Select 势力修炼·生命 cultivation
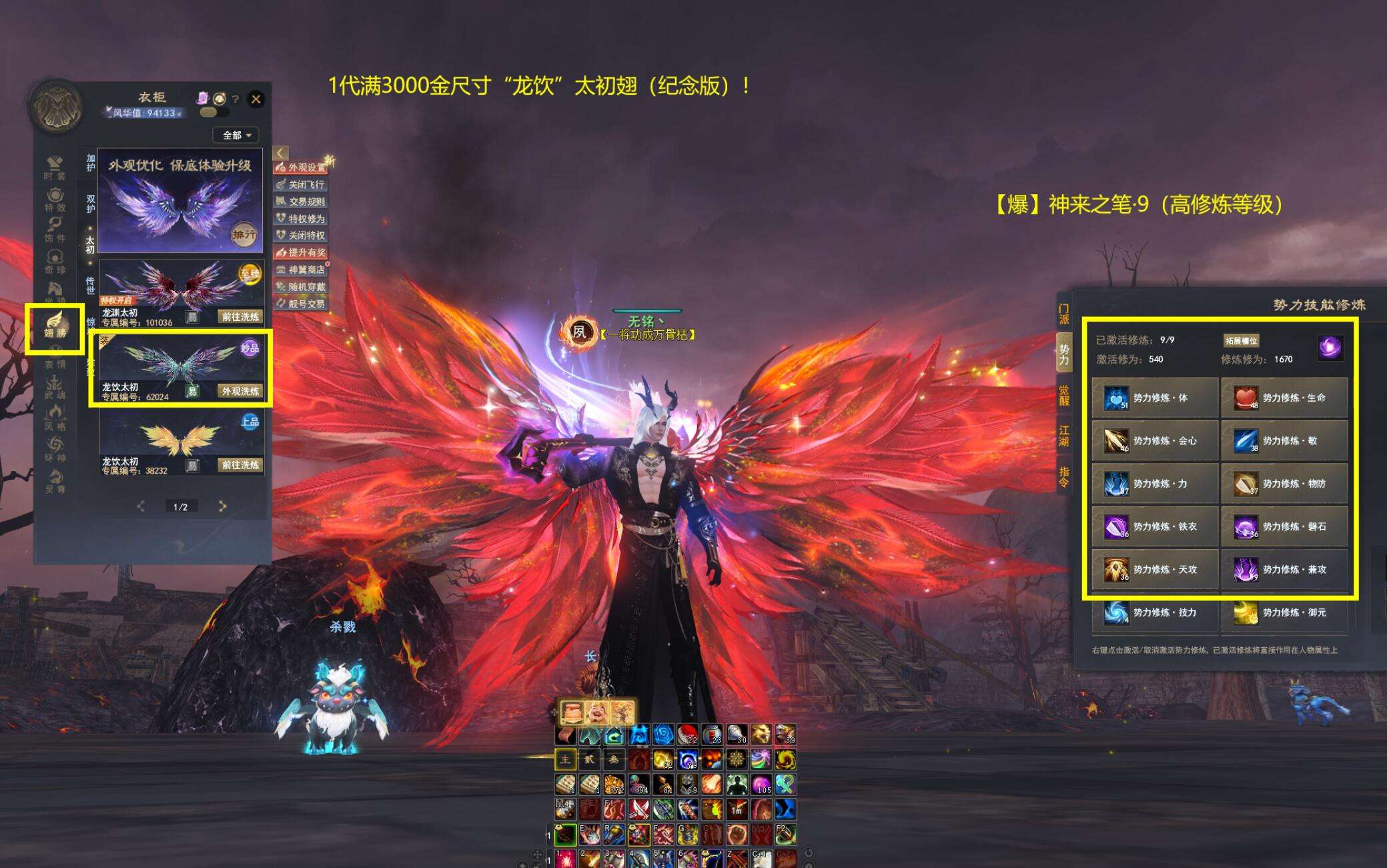The image size is (1387, 868). 1284,398
